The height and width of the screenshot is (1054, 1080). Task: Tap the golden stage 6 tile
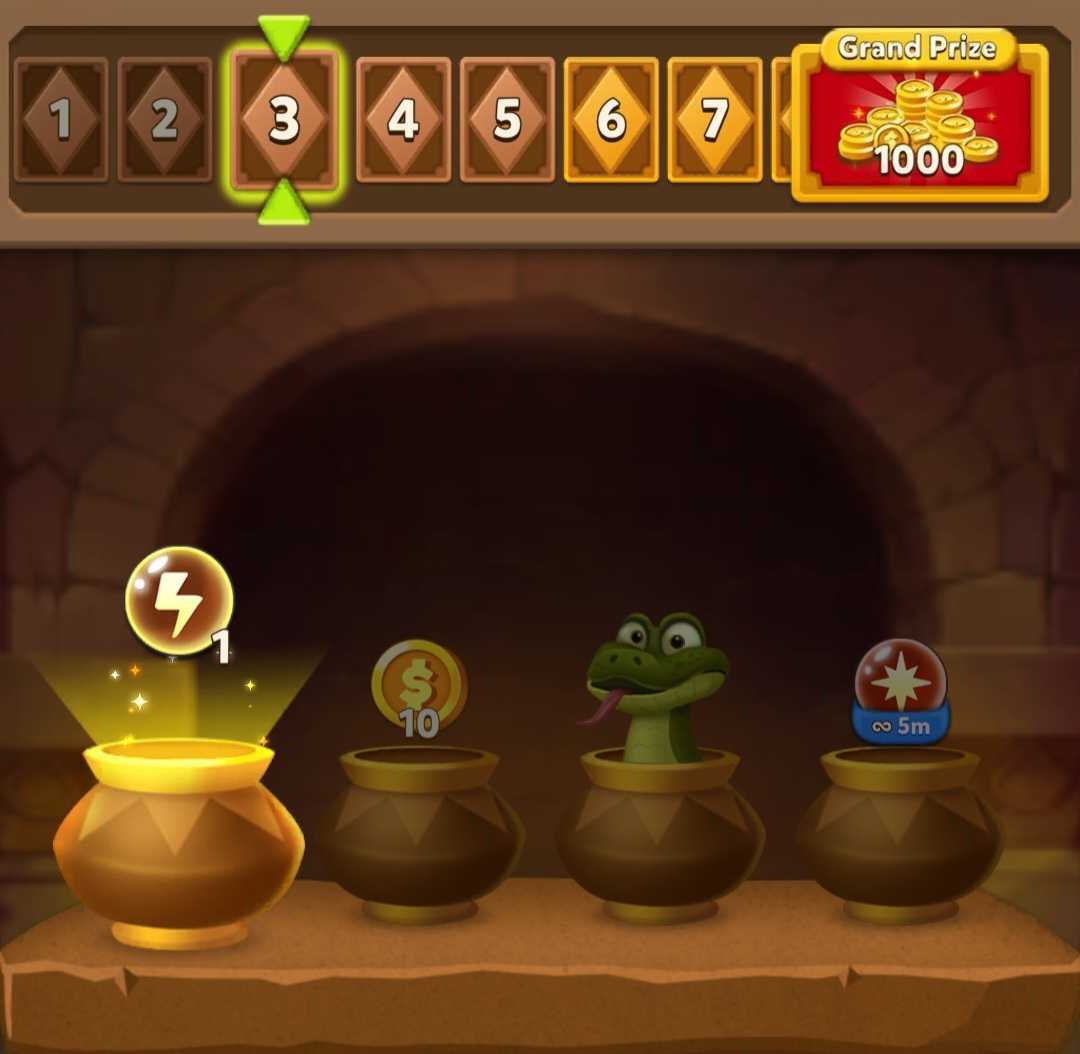point(611,120)
